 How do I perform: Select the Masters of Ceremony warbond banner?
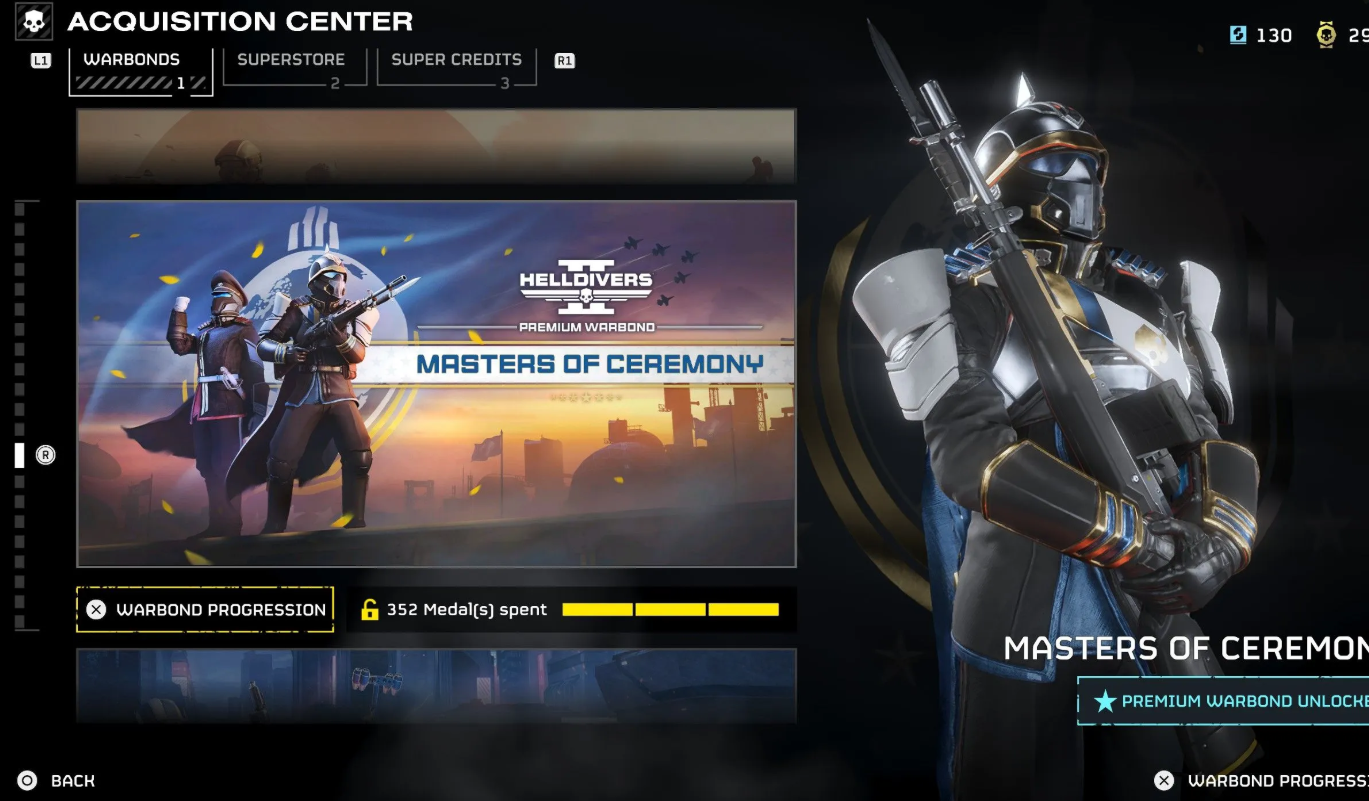point(436,384)
